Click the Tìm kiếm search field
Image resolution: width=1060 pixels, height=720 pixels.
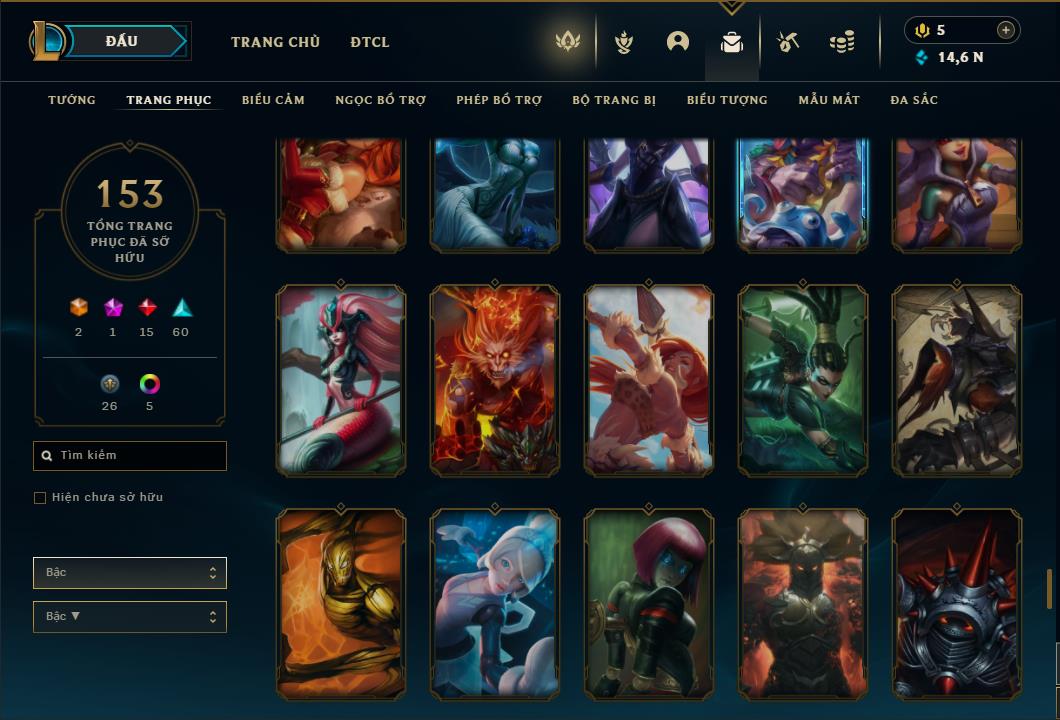pos(130,456)
